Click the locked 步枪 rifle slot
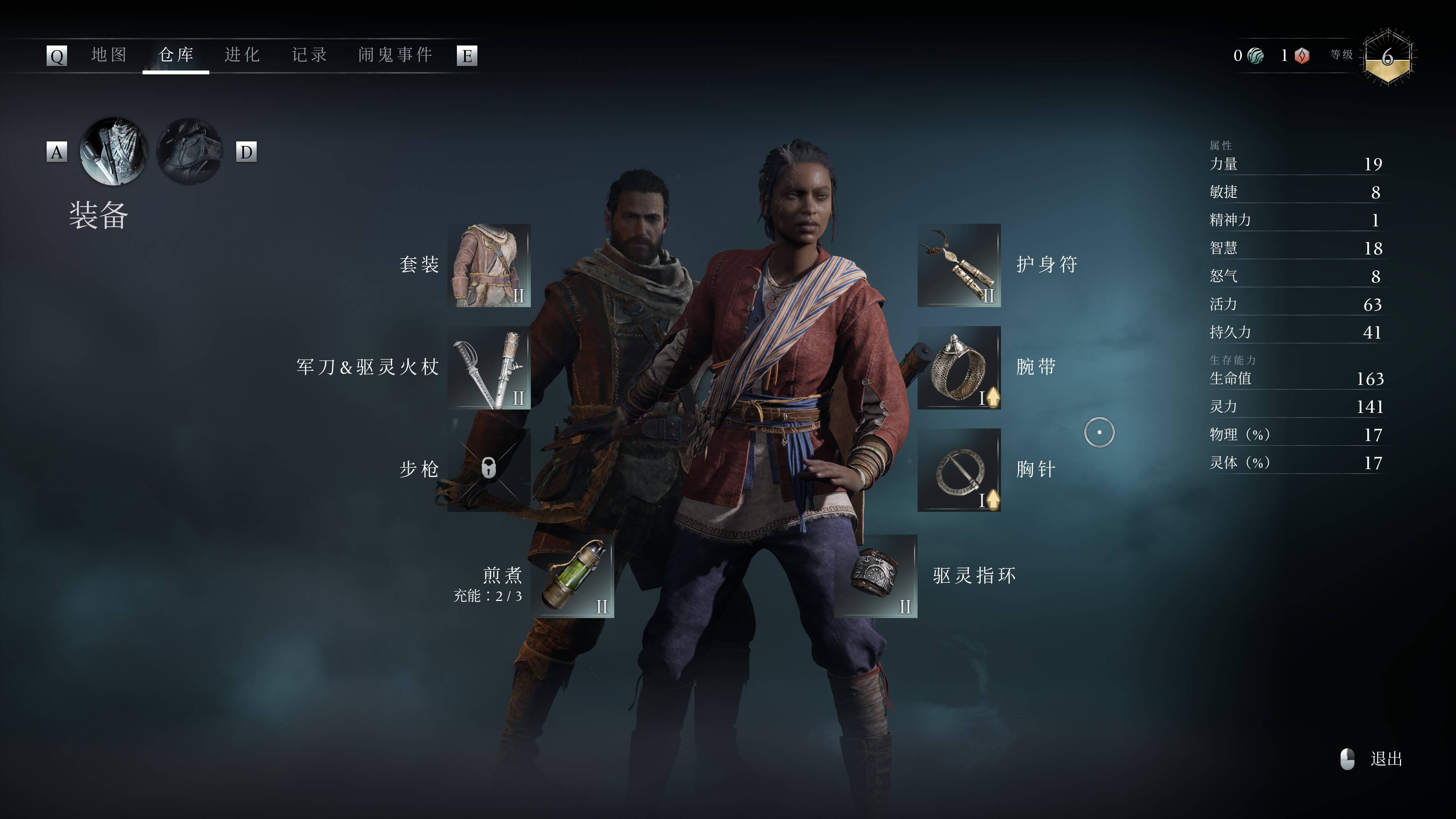The width and height of the screenshot is (1456, 819). (x=489, y=469)
